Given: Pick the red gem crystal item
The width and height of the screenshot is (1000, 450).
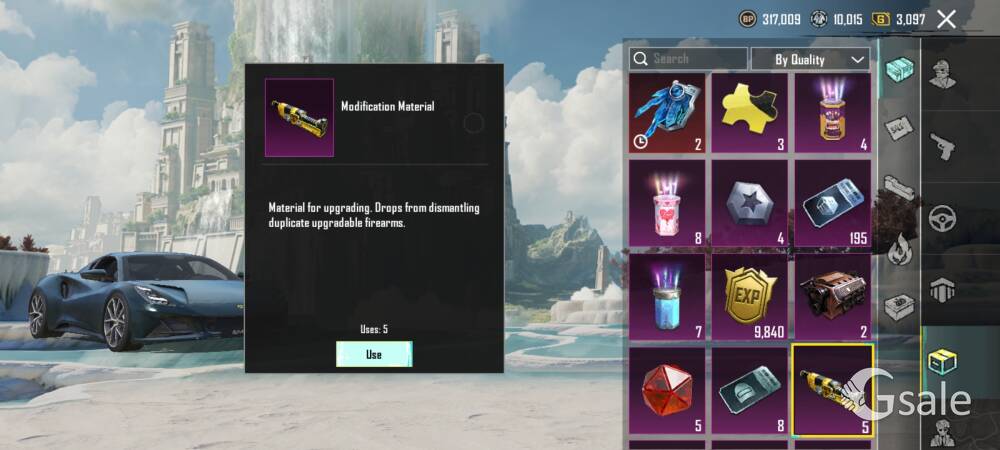Looking at the screenshot, I should click(667, 390).
